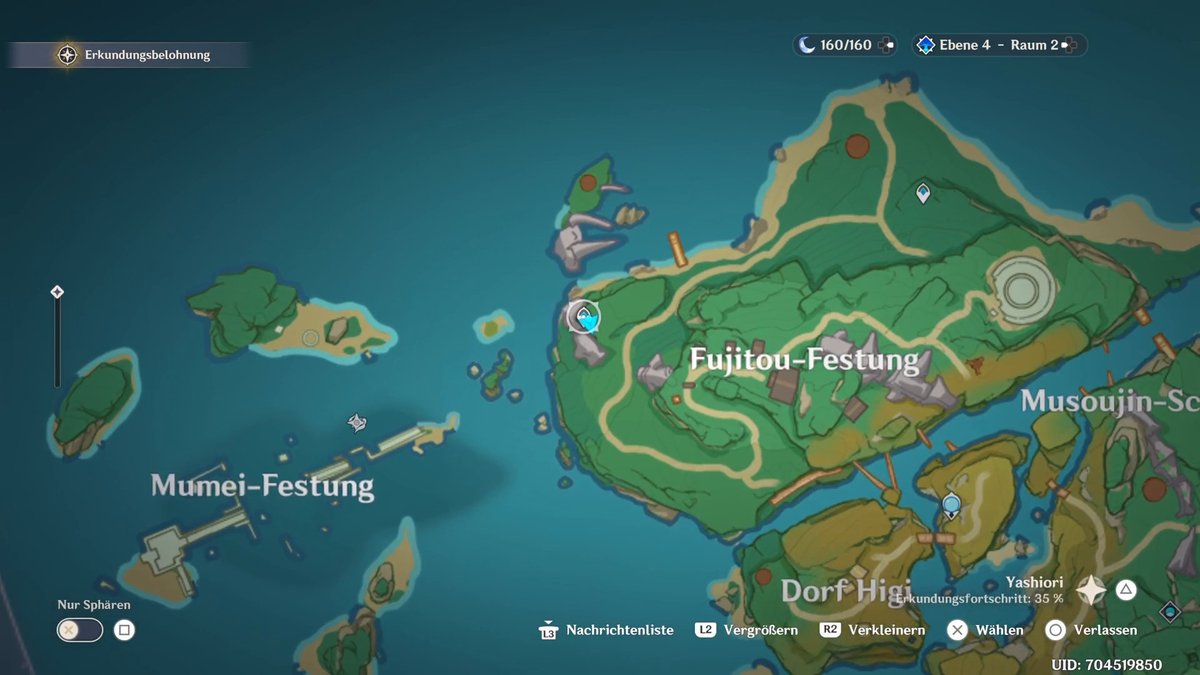
Task: Open the Nachrichtenliste message list
Action: point(606,630)
